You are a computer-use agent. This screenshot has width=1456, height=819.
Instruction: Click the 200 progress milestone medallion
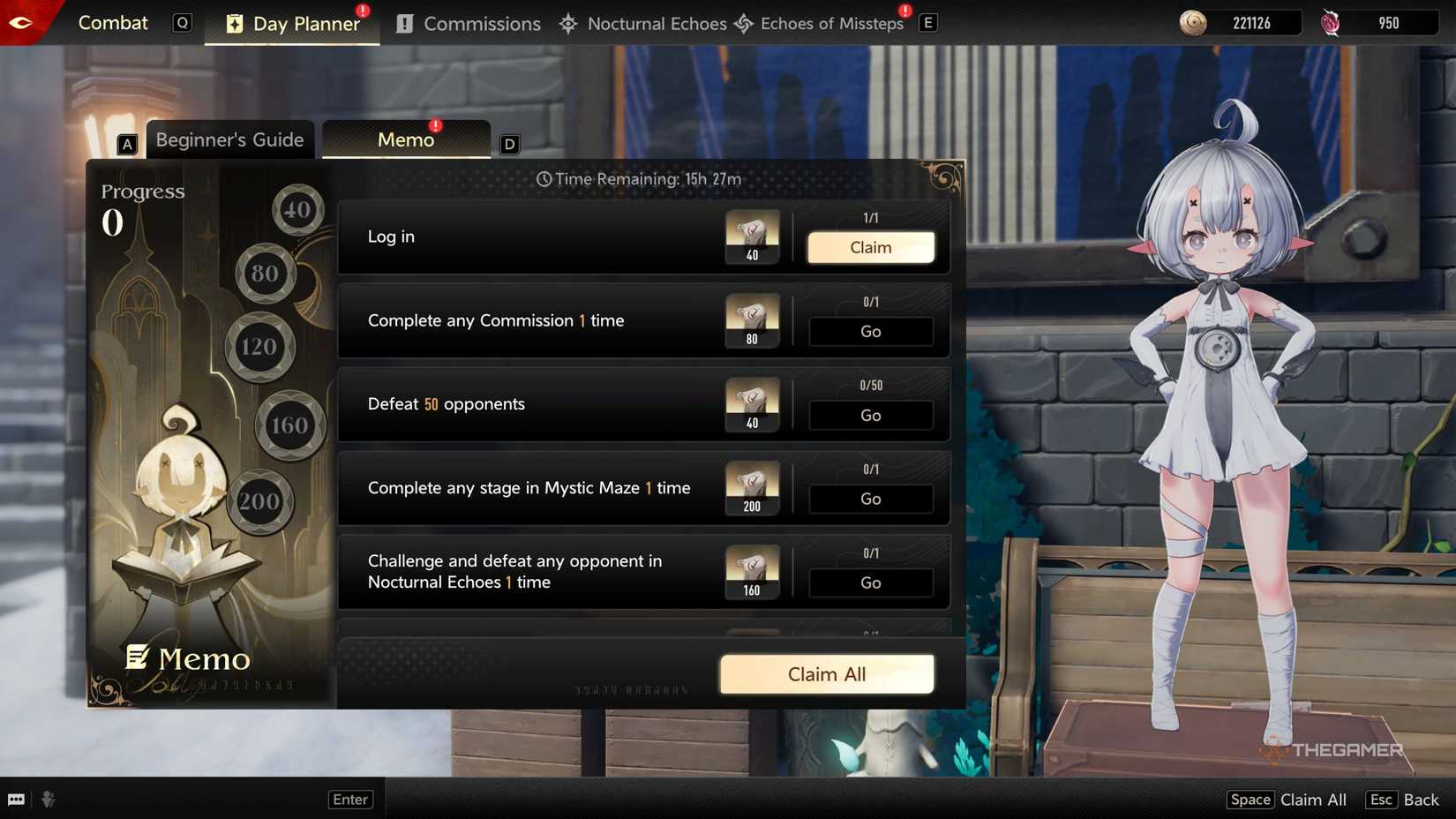point(259,500)
